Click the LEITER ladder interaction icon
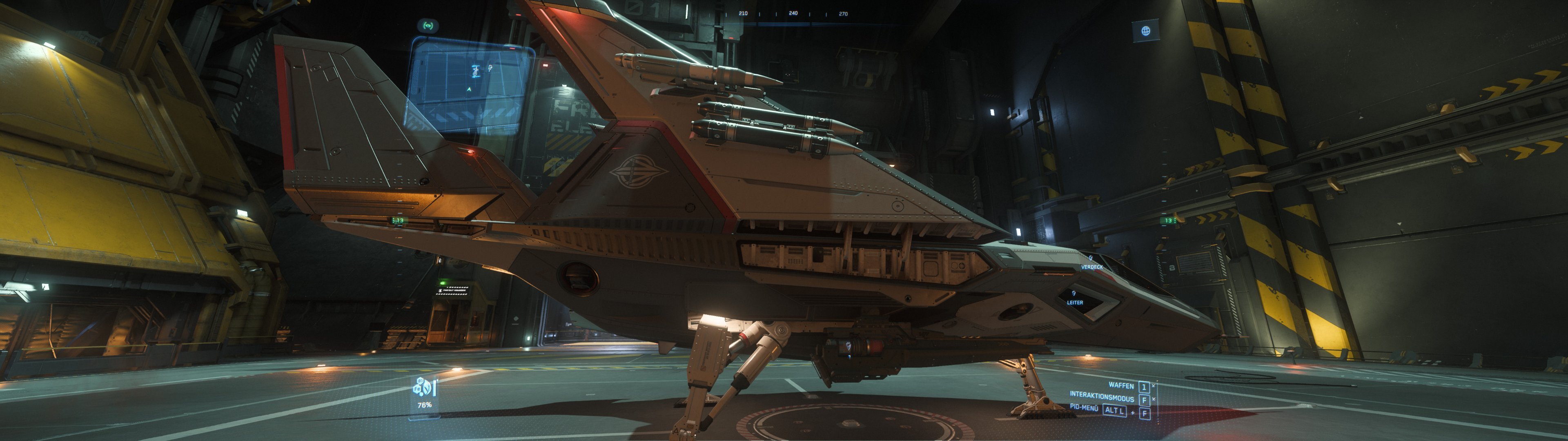This screenshot has height=441, width=1568. coord(1074,294)
